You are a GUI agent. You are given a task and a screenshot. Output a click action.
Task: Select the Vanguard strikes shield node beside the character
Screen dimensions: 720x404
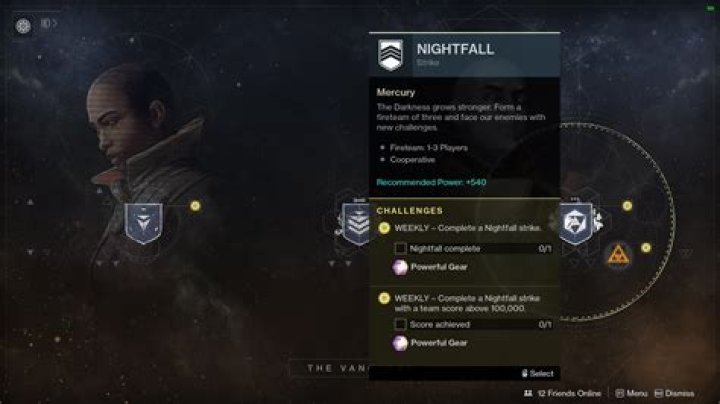(x=143, y=223)
